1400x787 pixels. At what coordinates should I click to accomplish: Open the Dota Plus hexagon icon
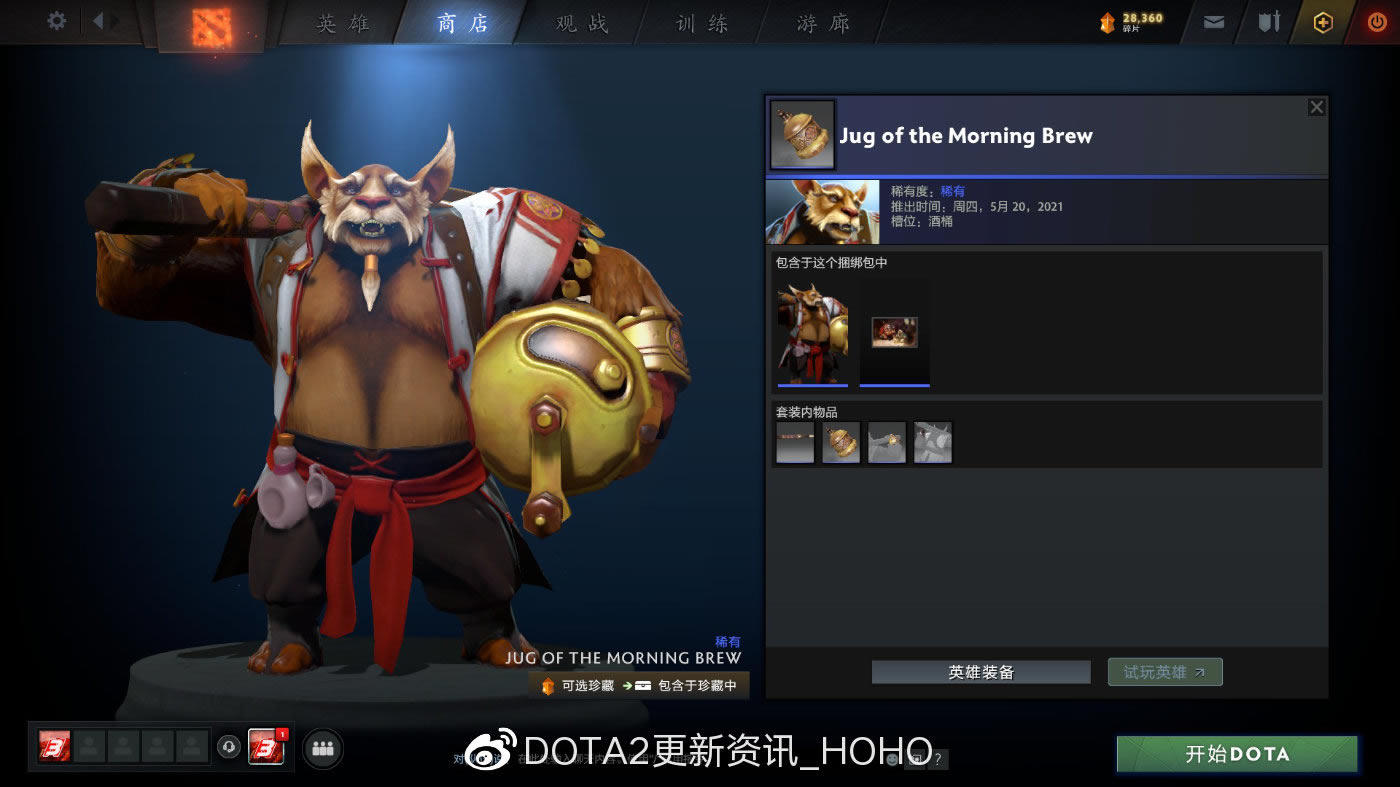click(1322, 20)
